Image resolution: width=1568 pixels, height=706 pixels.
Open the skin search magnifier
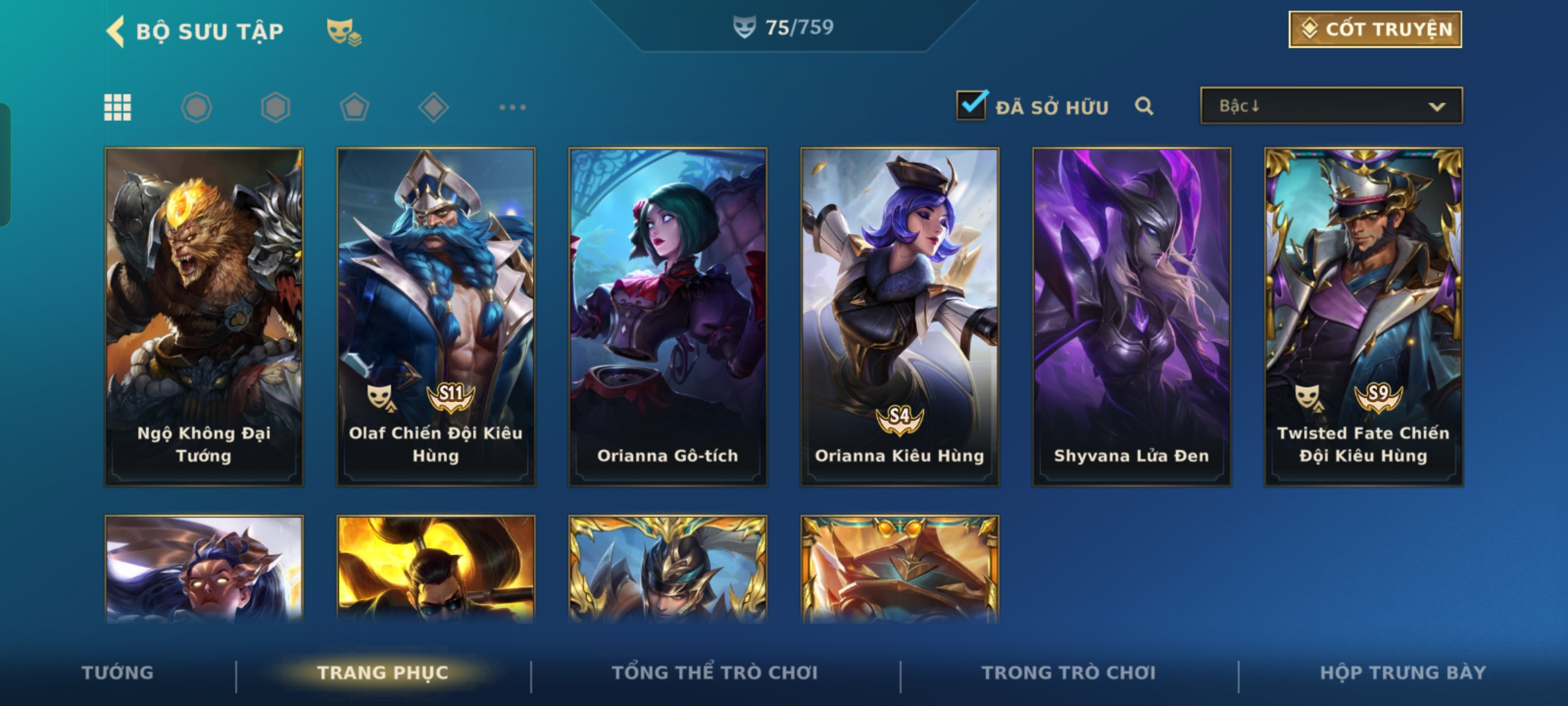pos(1144,106)
